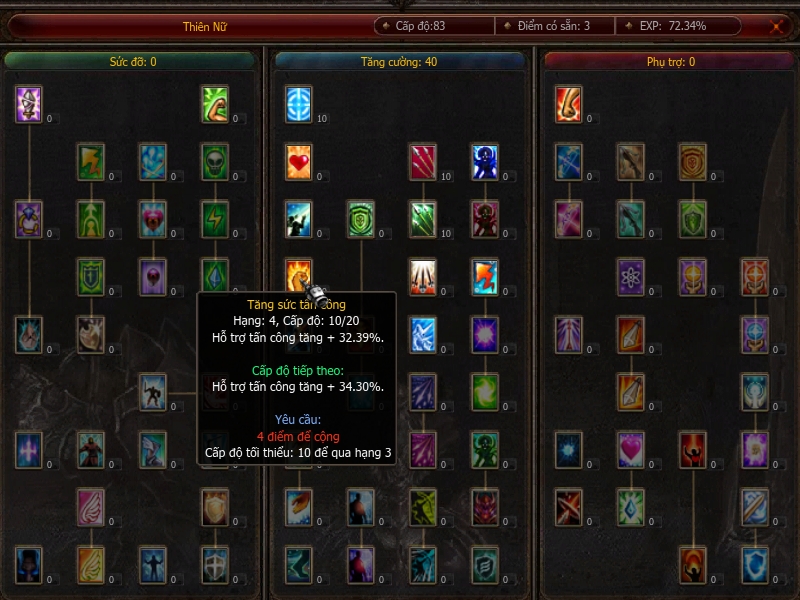Select the red demon mask skill
The width and height of the screenshot is (800, 600).
coord(484,507)
